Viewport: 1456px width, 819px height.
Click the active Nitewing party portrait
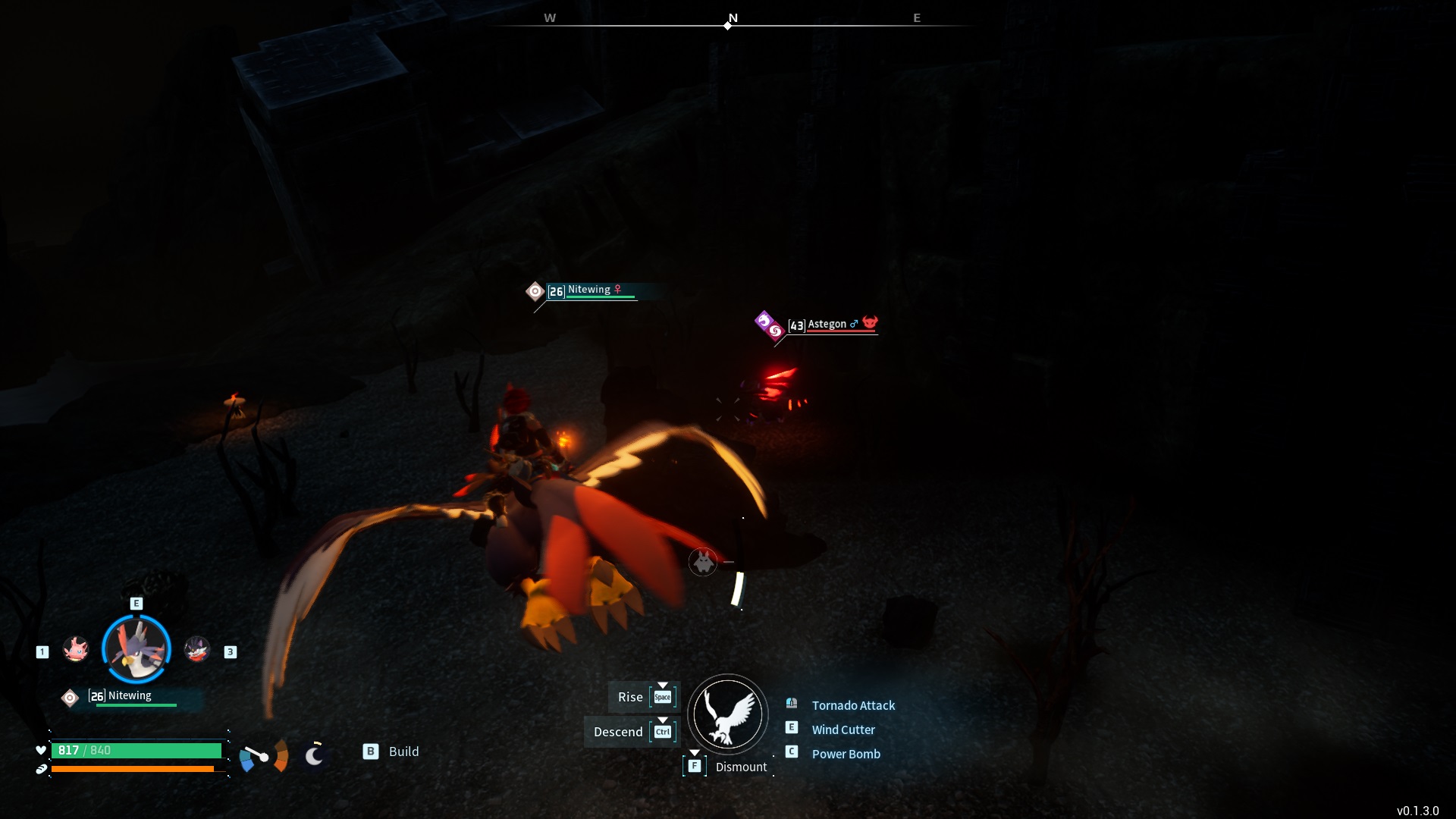pos(136,648)
